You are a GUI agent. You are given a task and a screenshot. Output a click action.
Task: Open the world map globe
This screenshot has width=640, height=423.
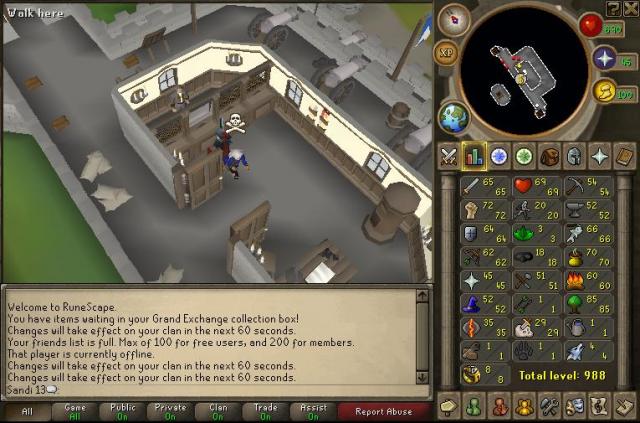(455, 117)
